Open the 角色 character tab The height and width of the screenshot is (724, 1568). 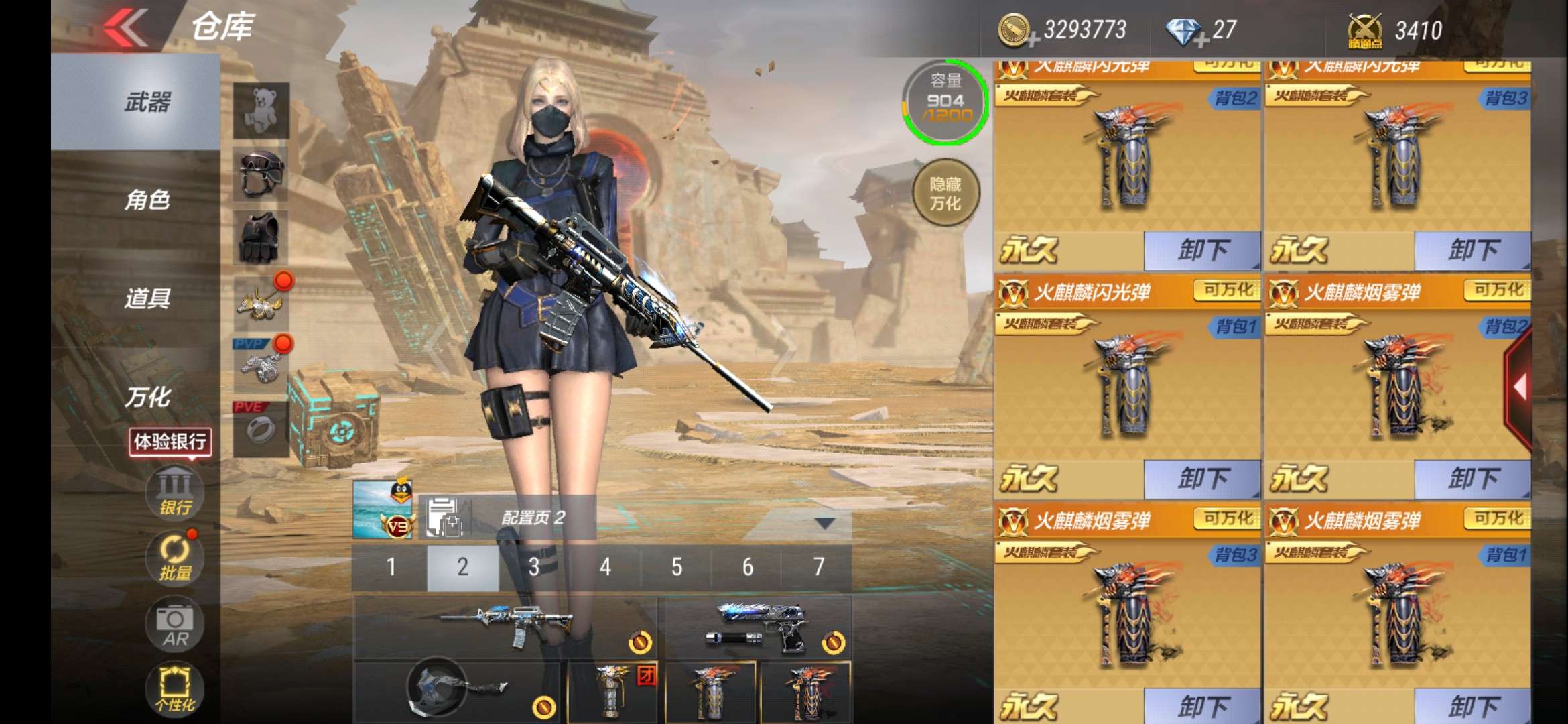tap(147, 200)
